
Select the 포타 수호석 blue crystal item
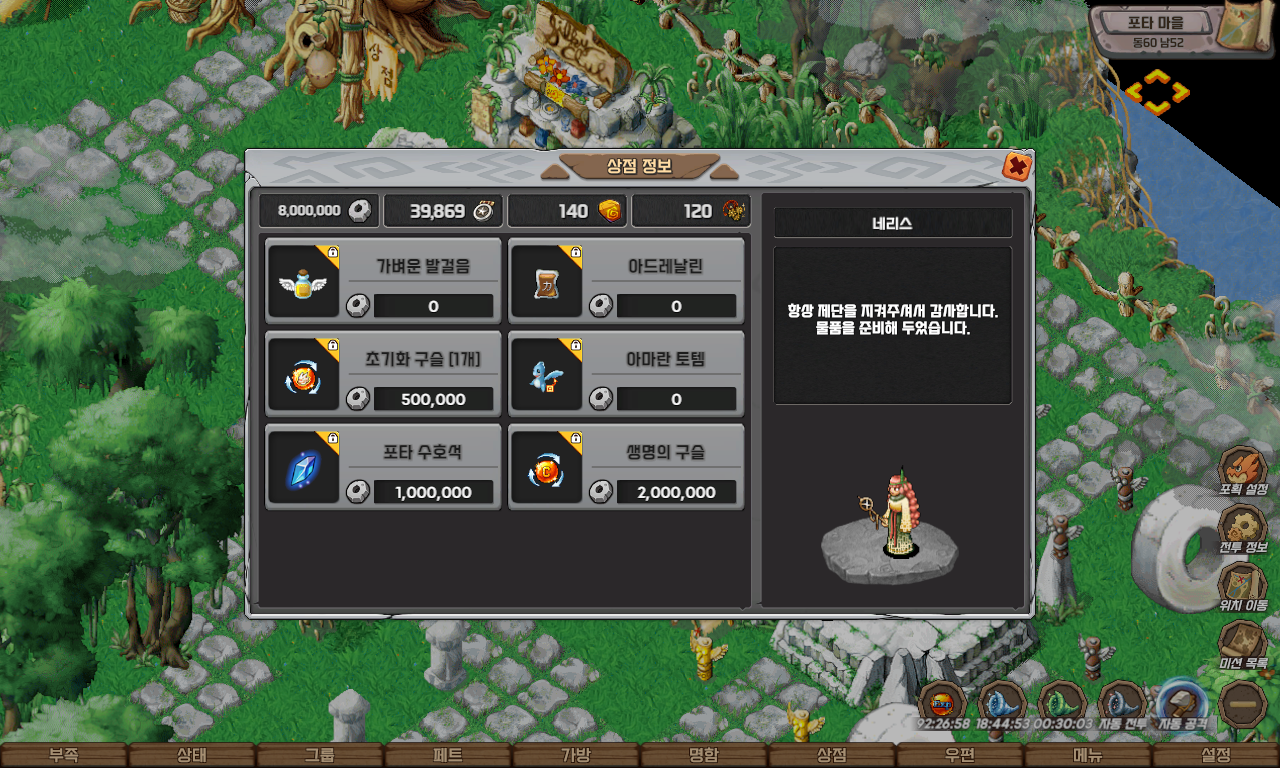[383, 467]
